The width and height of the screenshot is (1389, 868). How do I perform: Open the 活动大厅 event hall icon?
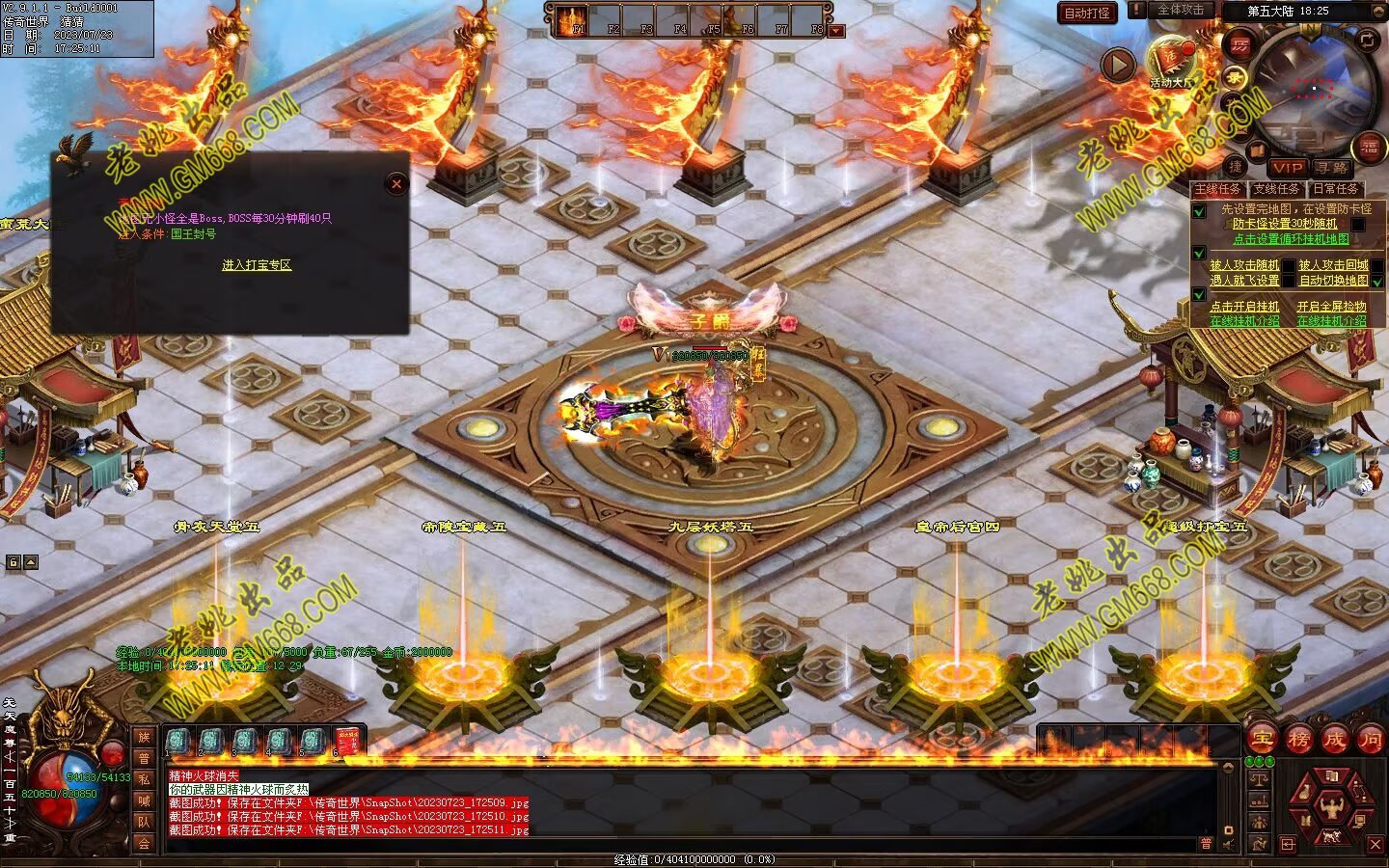point(1171,63)
